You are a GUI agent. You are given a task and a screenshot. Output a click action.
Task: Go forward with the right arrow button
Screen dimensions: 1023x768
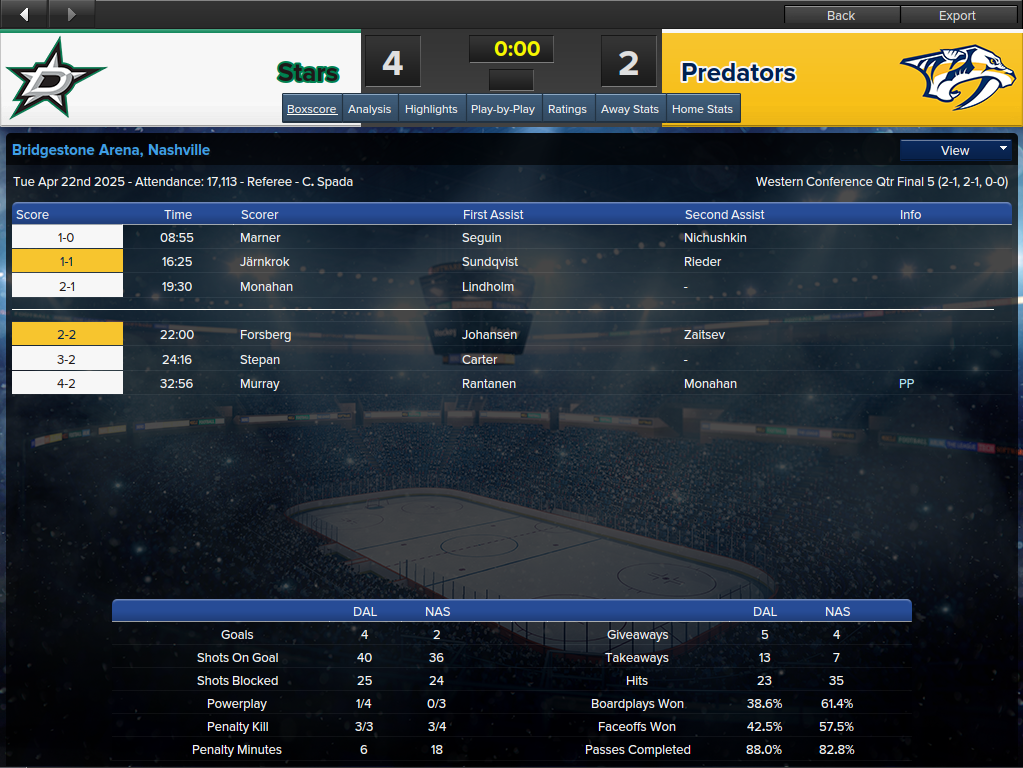71,14
